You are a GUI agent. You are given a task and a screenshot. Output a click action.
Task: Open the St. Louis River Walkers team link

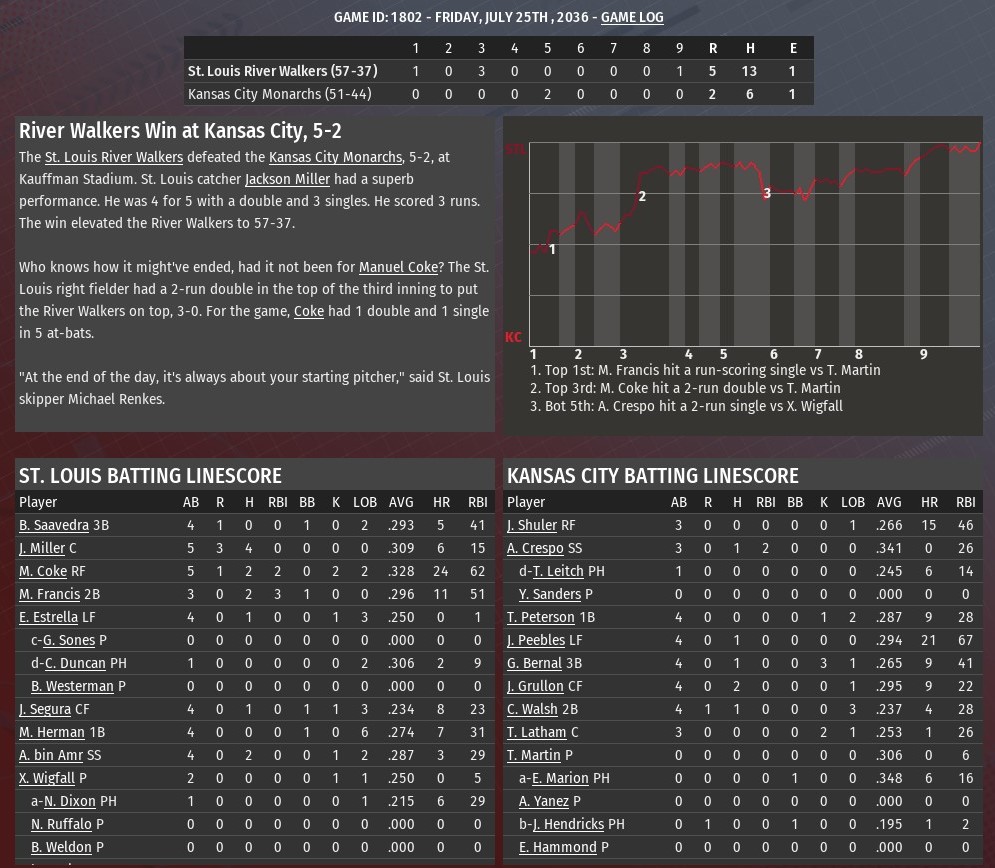click(114, 157)
